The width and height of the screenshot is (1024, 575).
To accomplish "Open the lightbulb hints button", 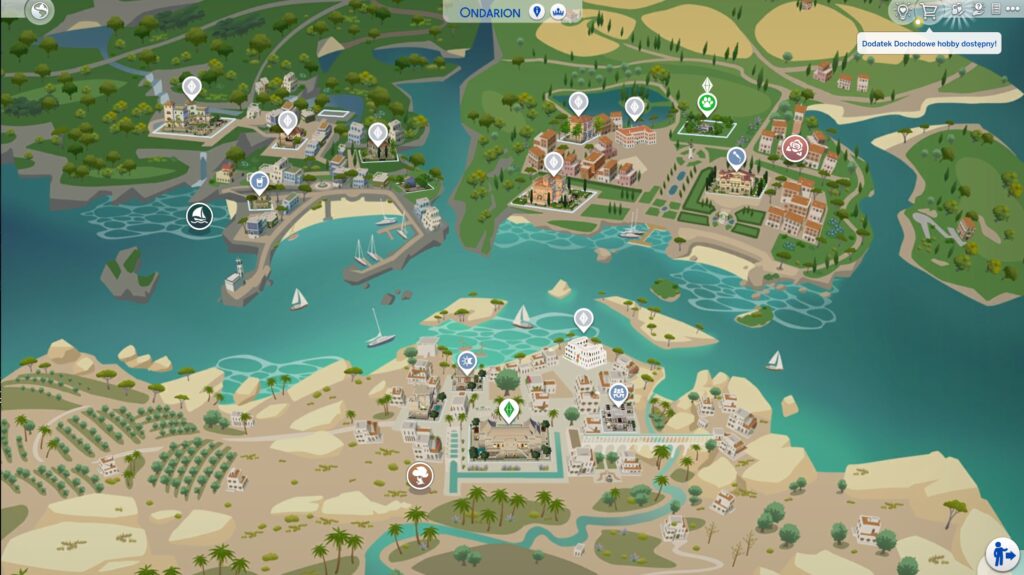I will (903, 11).
